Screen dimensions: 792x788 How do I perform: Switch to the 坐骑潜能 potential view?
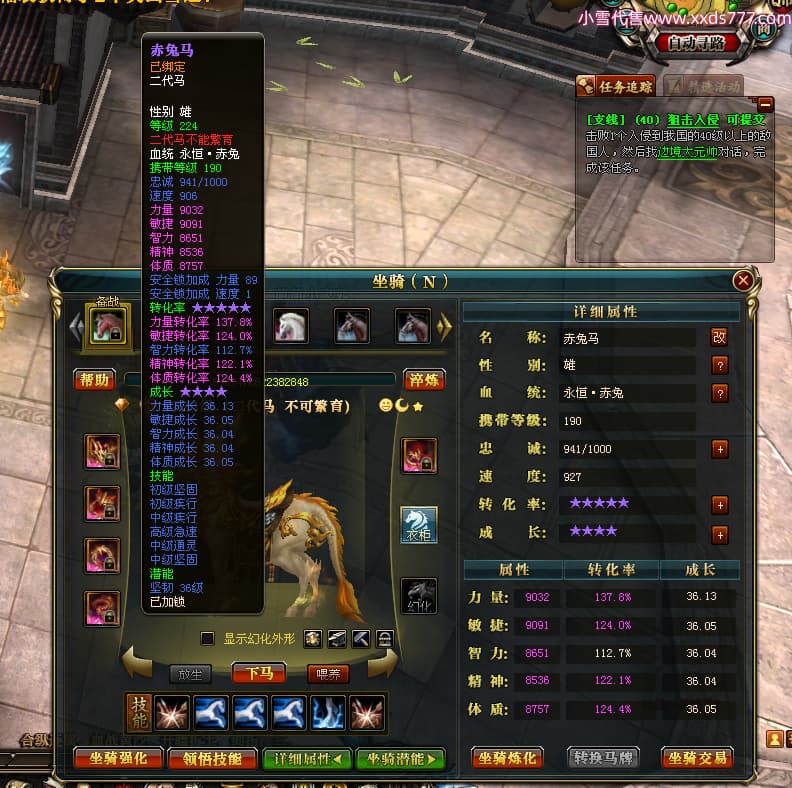pyautogui.click(x=400, y=758)
